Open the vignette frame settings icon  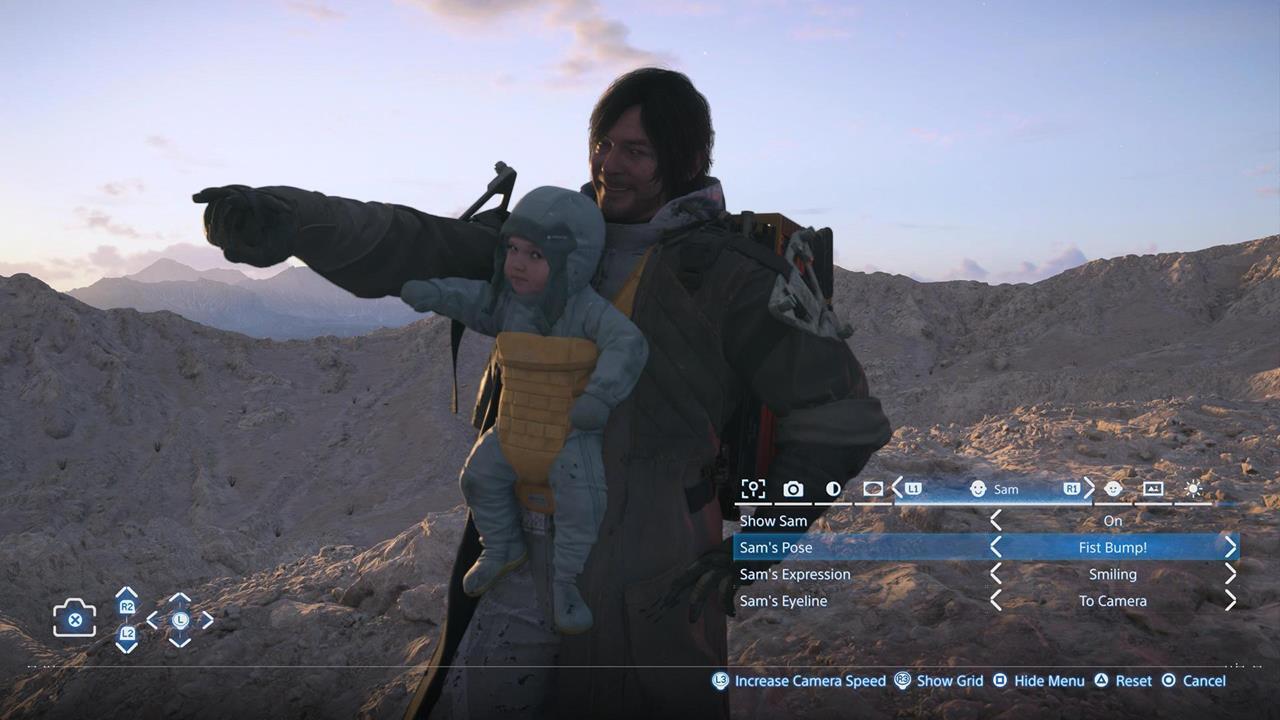(x=873, y=489)
